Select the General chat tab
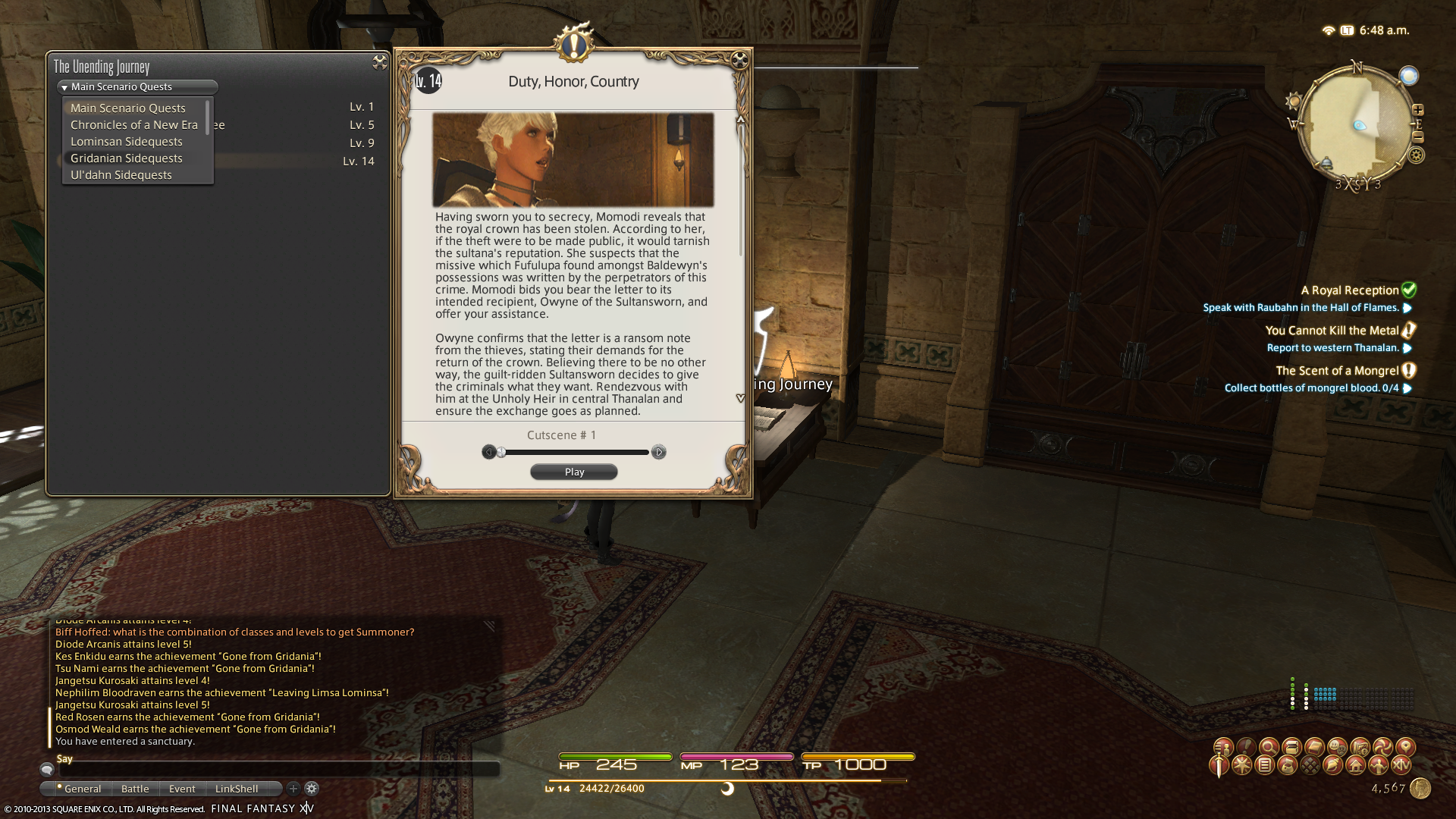 click(x=82, y=789)
